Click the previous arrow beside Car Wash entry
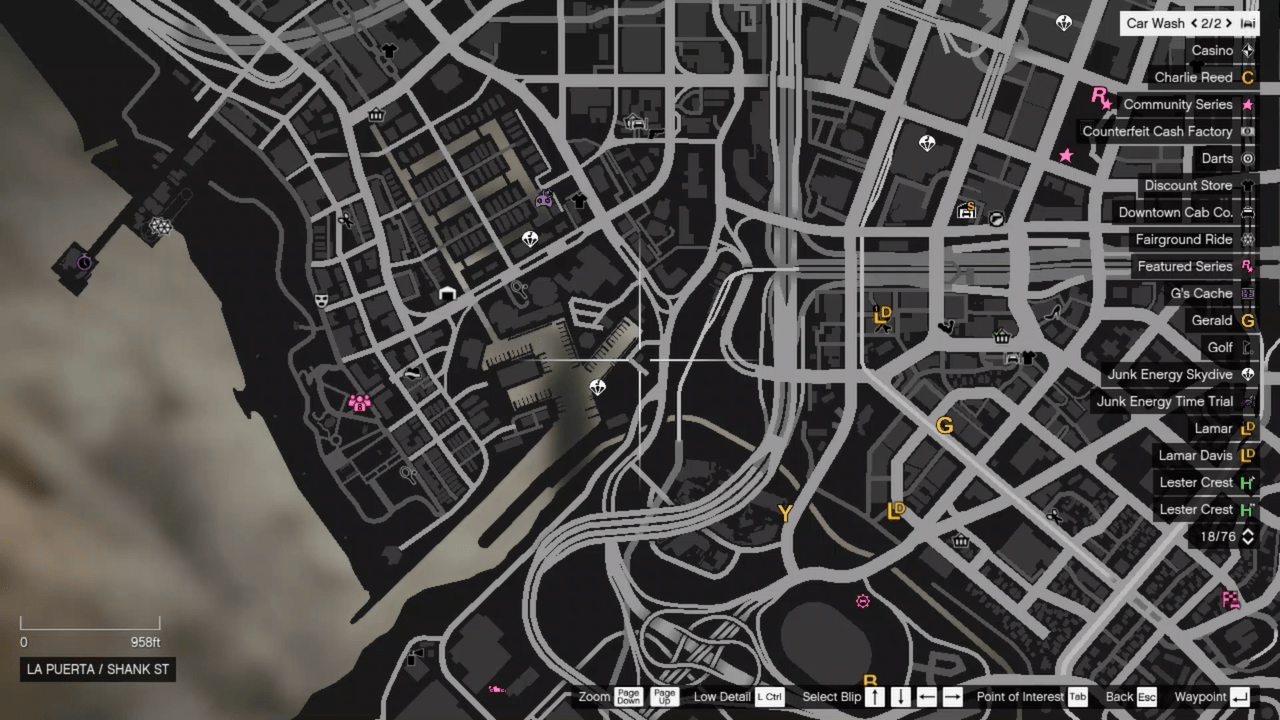 click(1196, 23)
